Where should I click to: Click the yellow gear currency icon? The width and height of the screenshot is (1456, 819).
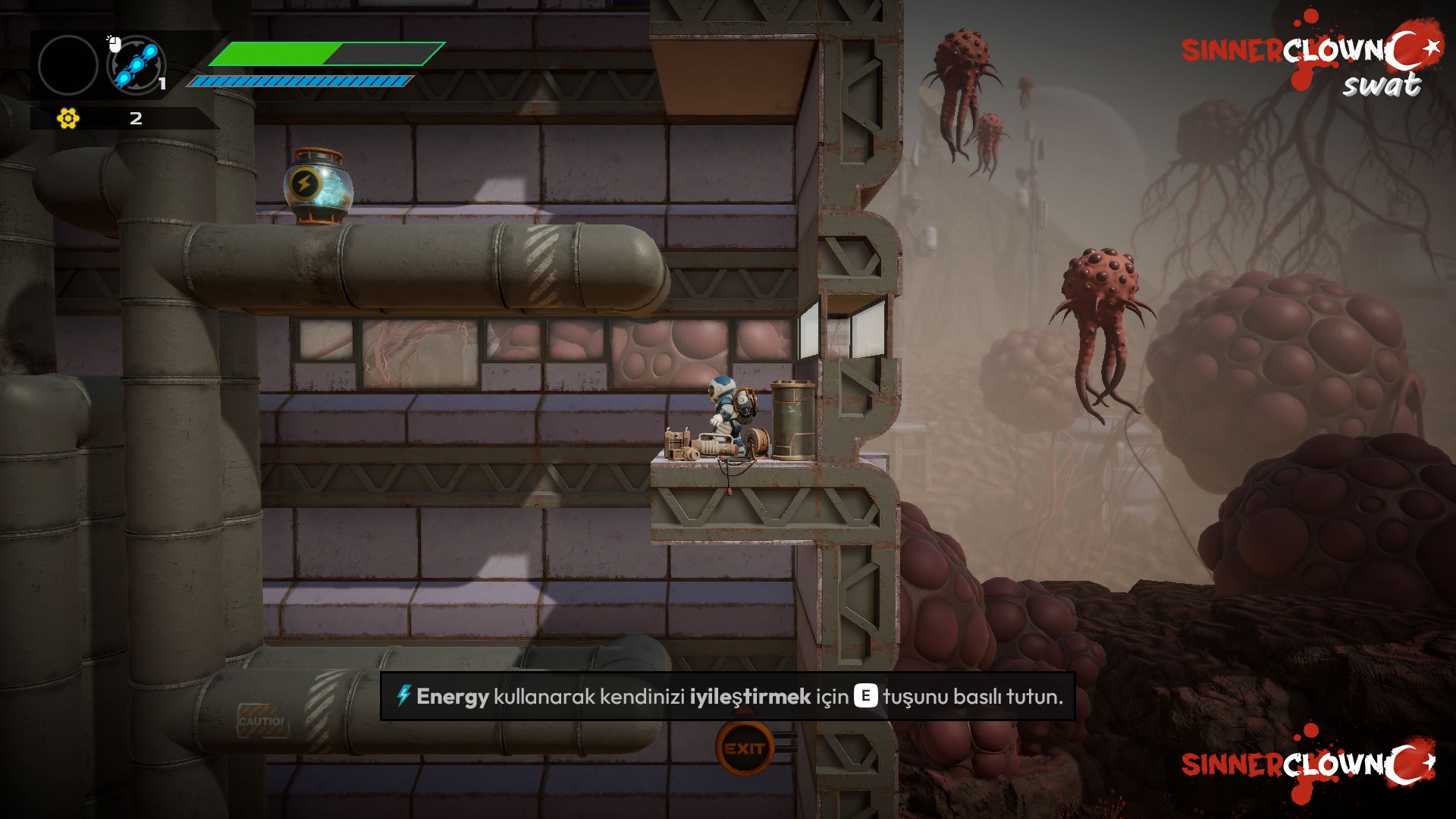pyautogui.click(x=68, y=118)
